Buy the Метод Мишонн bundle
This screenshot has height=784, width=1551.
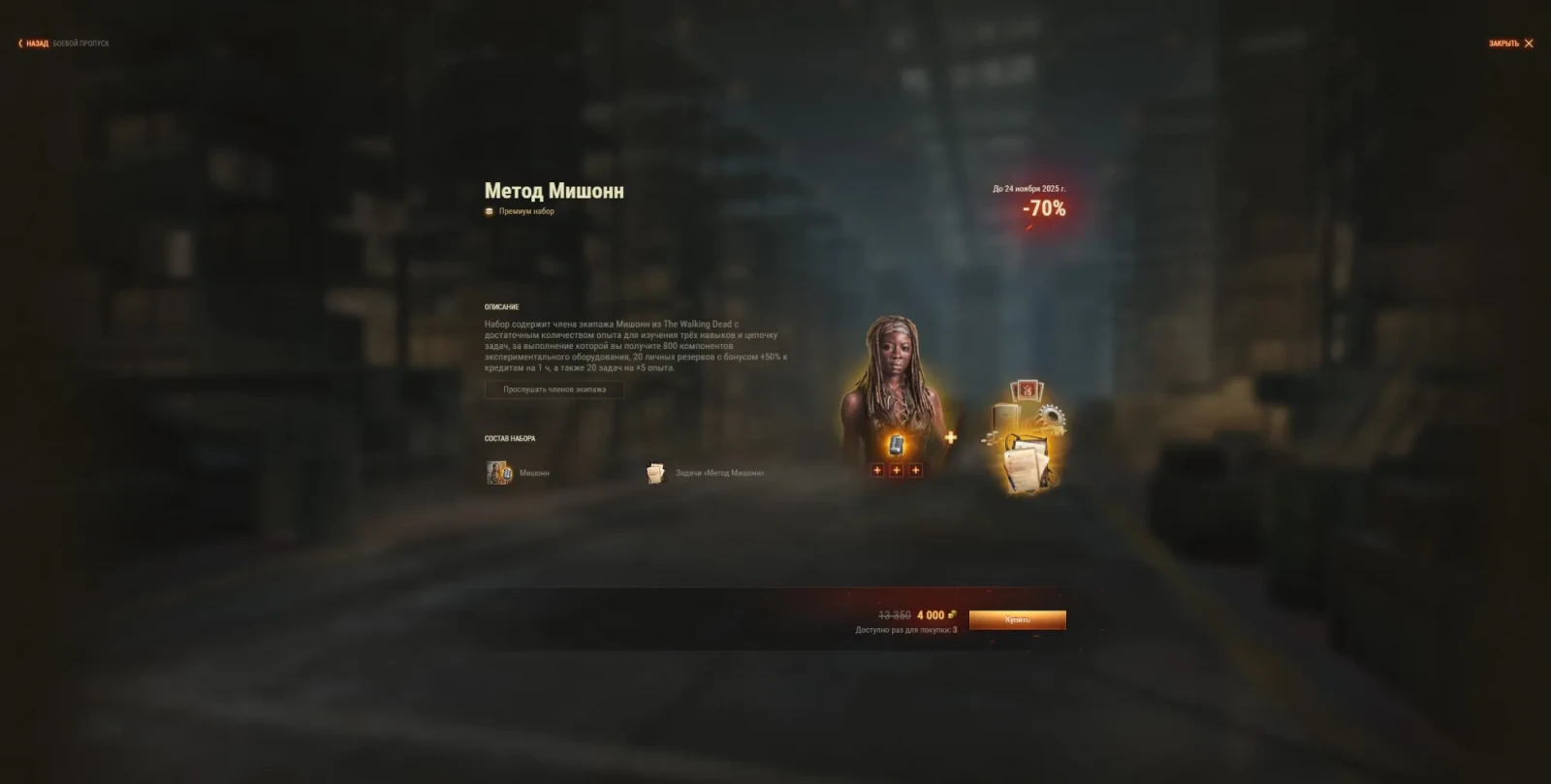tap(1017, 619)
